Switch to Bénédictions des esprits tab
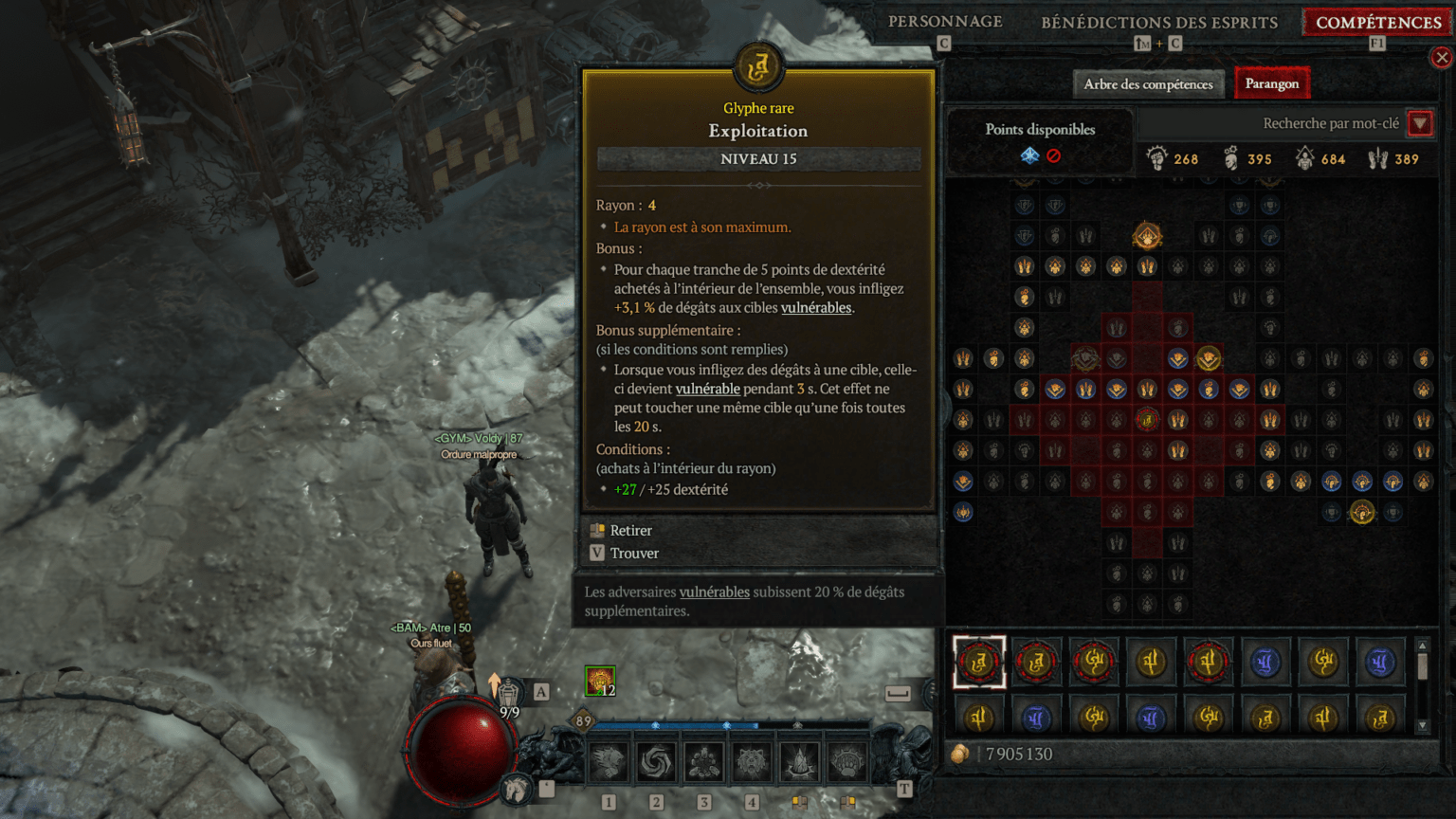Image resolution: width=1456 pixels, height=819 pixels. [x=1158, y=22]
